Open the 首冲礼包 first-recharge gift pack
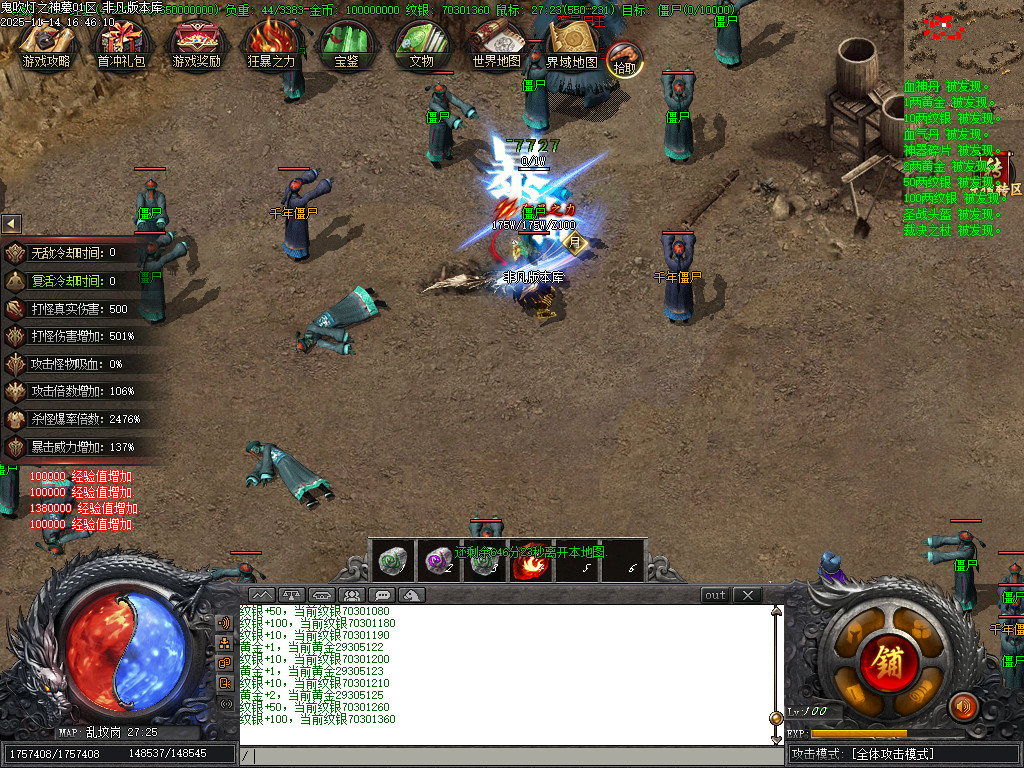The width and height of the screenshot is (1024, 768). [121, 44]
